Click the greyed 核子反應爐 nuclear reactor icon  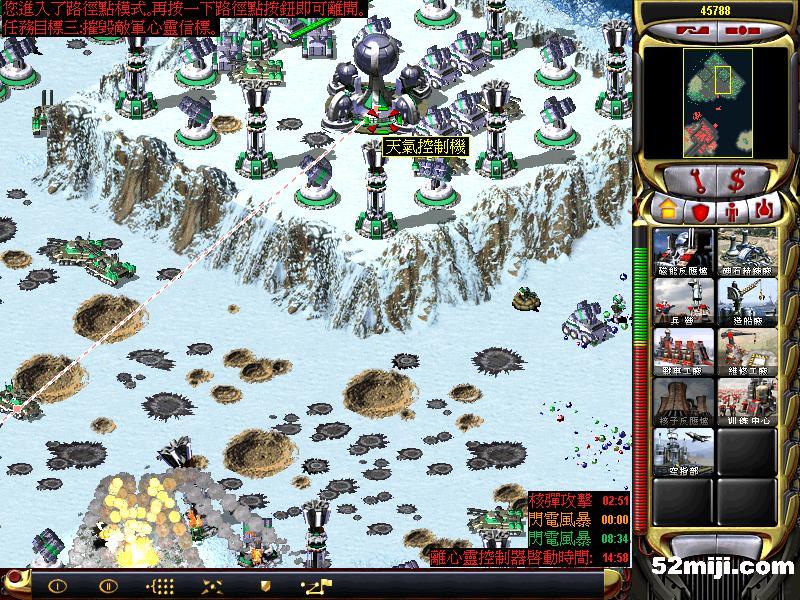pyautogui.click(x=682, y=402)
